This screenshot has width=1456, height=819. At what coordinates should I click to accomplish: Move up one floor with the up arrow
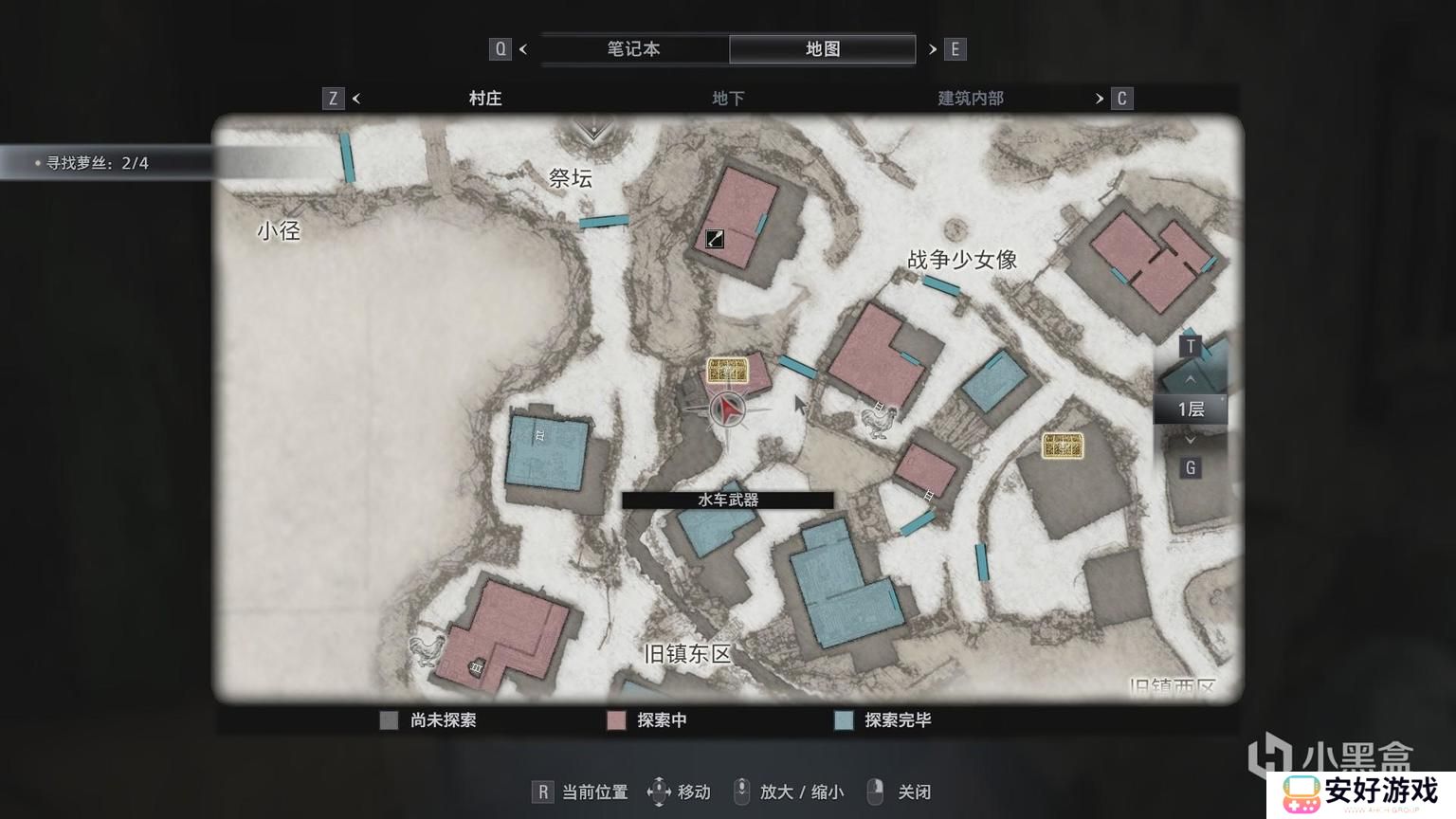[1191, 379]
